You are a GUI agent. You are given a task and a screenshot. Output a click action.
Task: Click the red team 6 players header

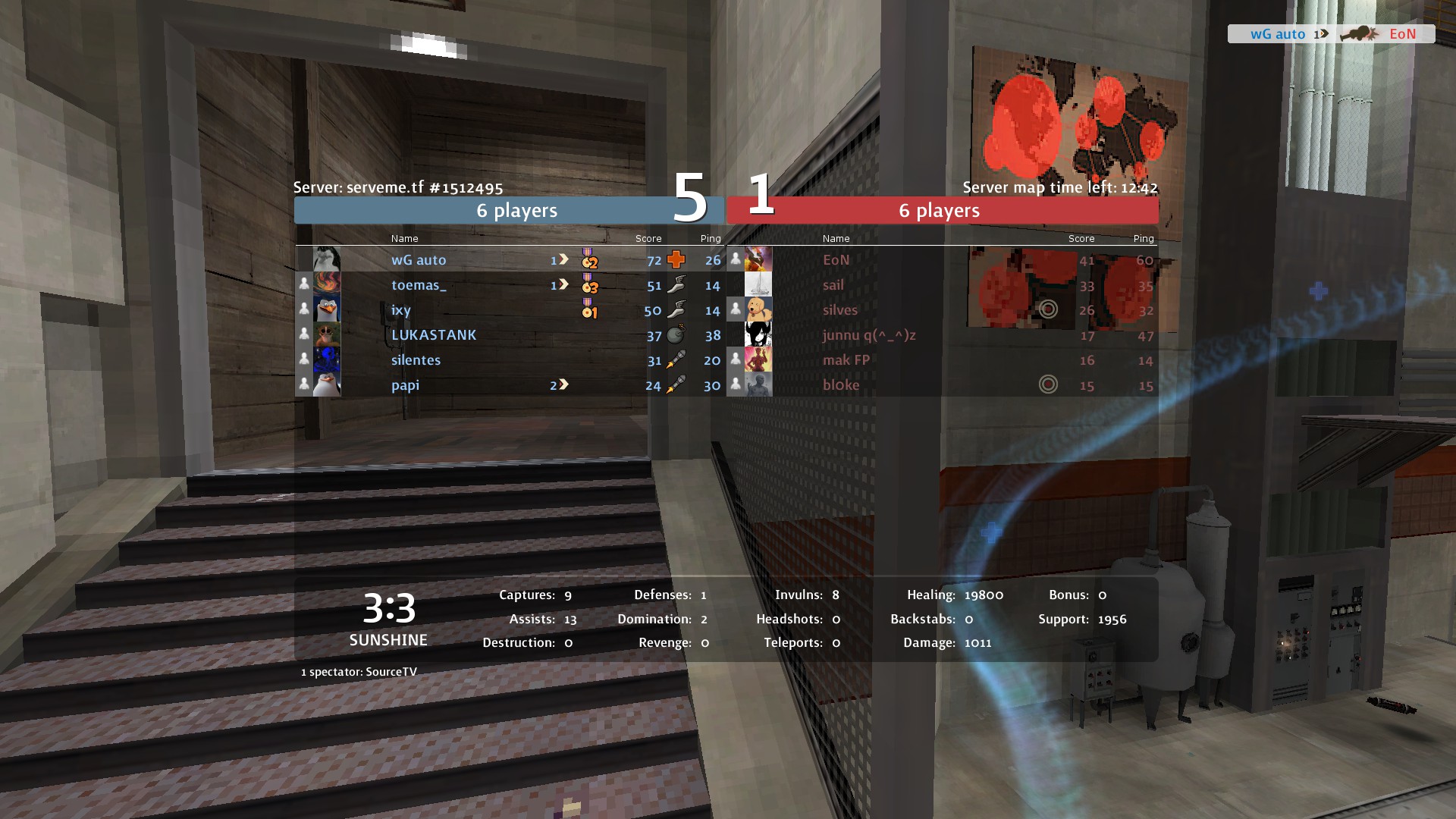[x=940, y=211]
